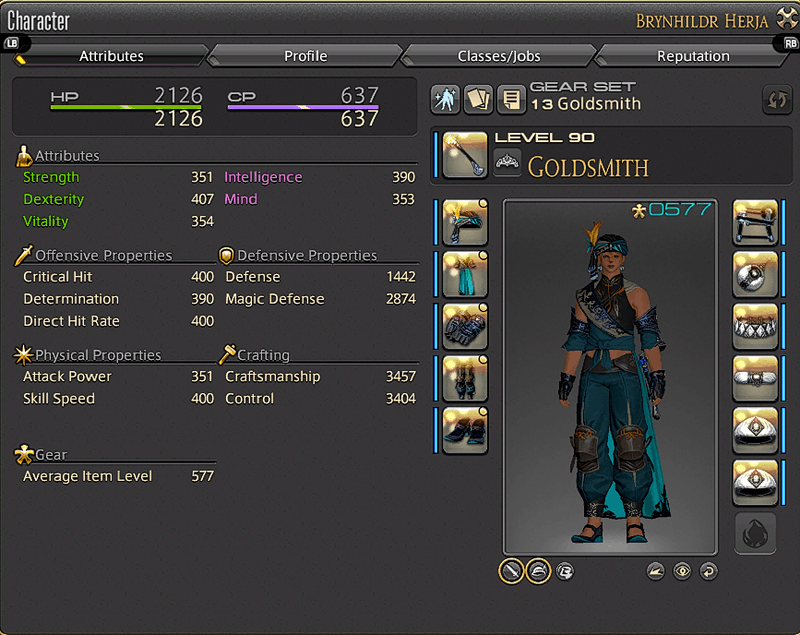The width and height of the screenshot is (800, 635).
Task: Select the Attributes tab
Action: coord(111,56)
